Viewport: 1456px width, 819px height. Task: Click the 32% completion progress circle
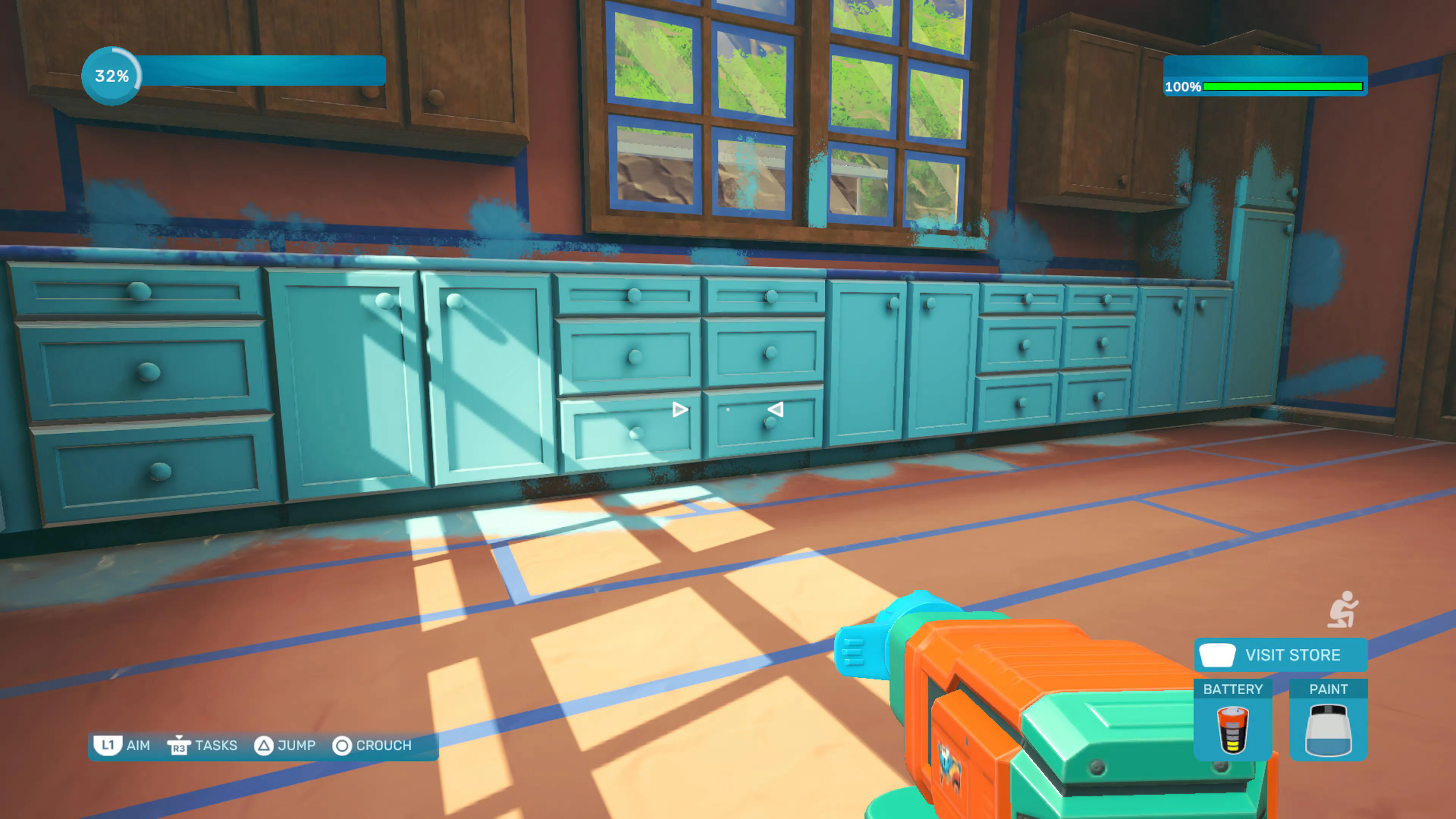(111, 75)
